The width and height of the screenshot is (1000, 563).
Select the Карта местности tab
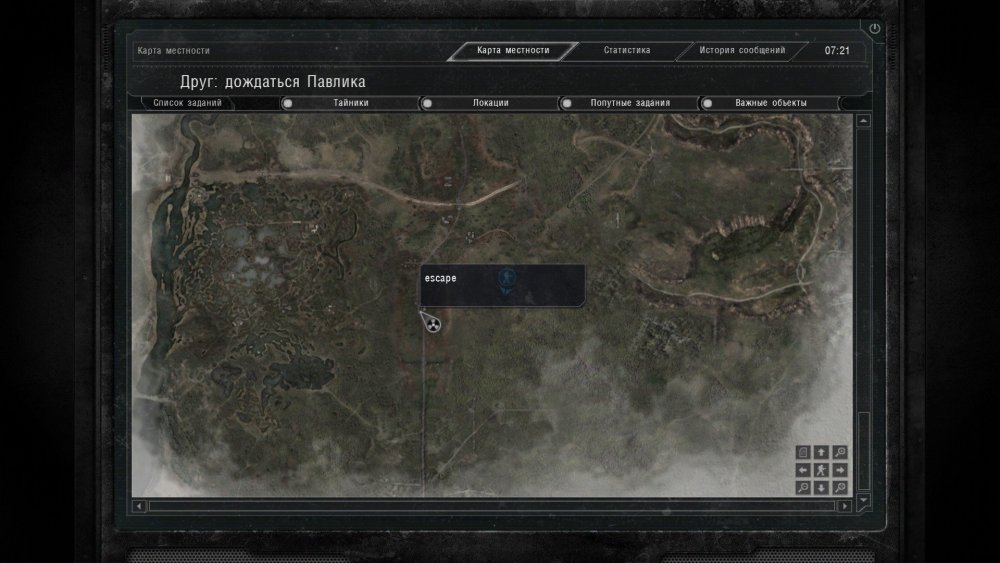513,50
